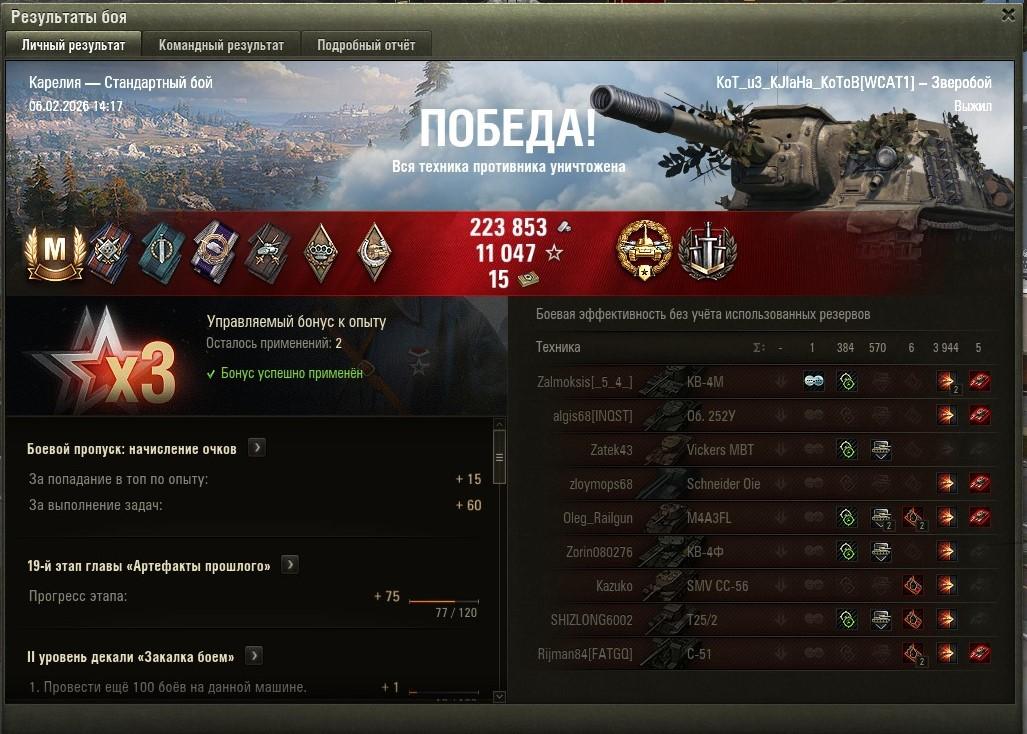1027x734 pixels.
Task: Open the Артефакты прошлого stage arrow
Action: tap(290, 565)
